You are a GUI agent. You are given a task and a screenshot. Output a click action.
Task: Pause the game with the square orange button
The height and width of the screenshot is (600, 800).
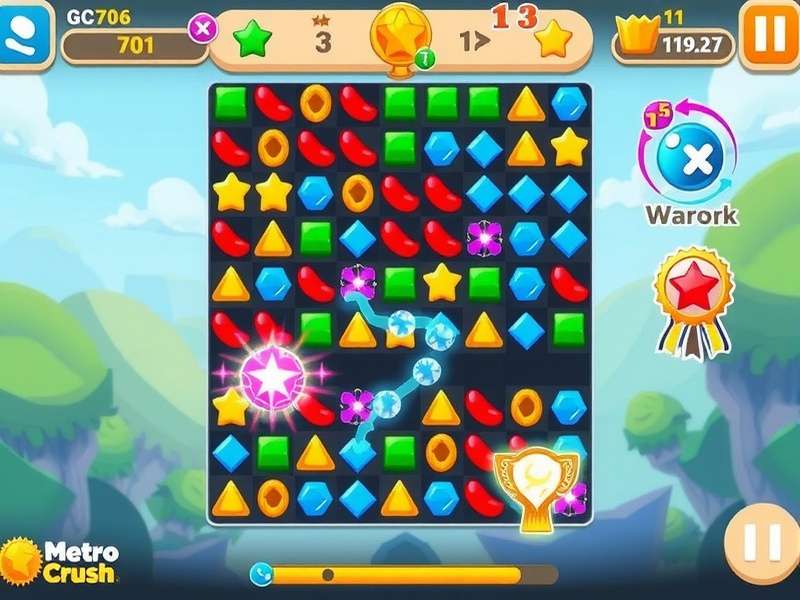pyautogui.click(x=768, y=34)
